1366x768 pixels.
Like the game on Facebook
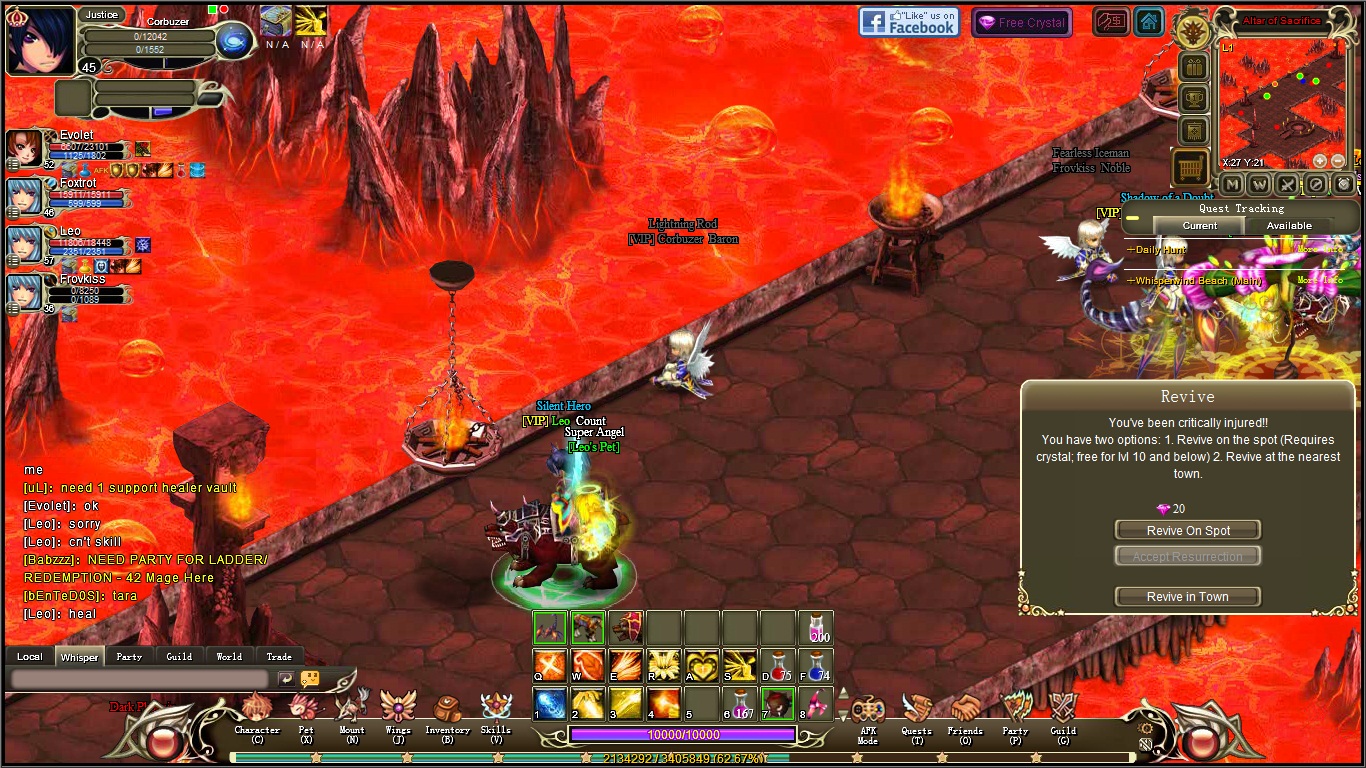909,22
